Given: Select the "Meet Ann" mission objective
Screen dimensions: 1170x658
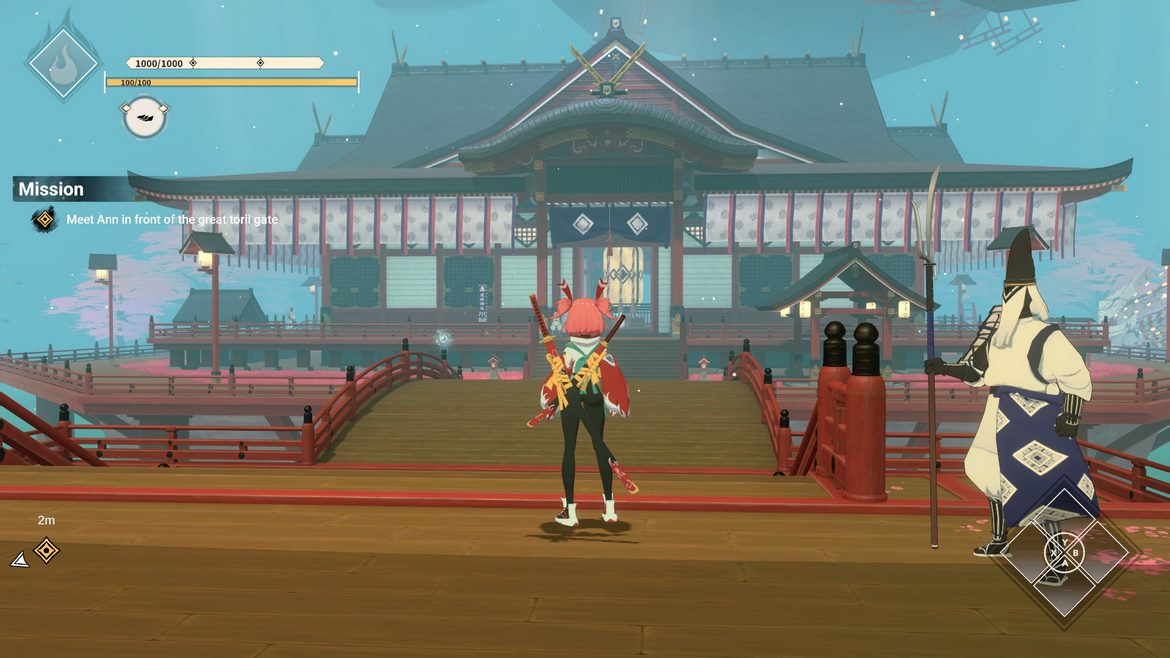Looking at the screenshot, I should click(172, 219).
